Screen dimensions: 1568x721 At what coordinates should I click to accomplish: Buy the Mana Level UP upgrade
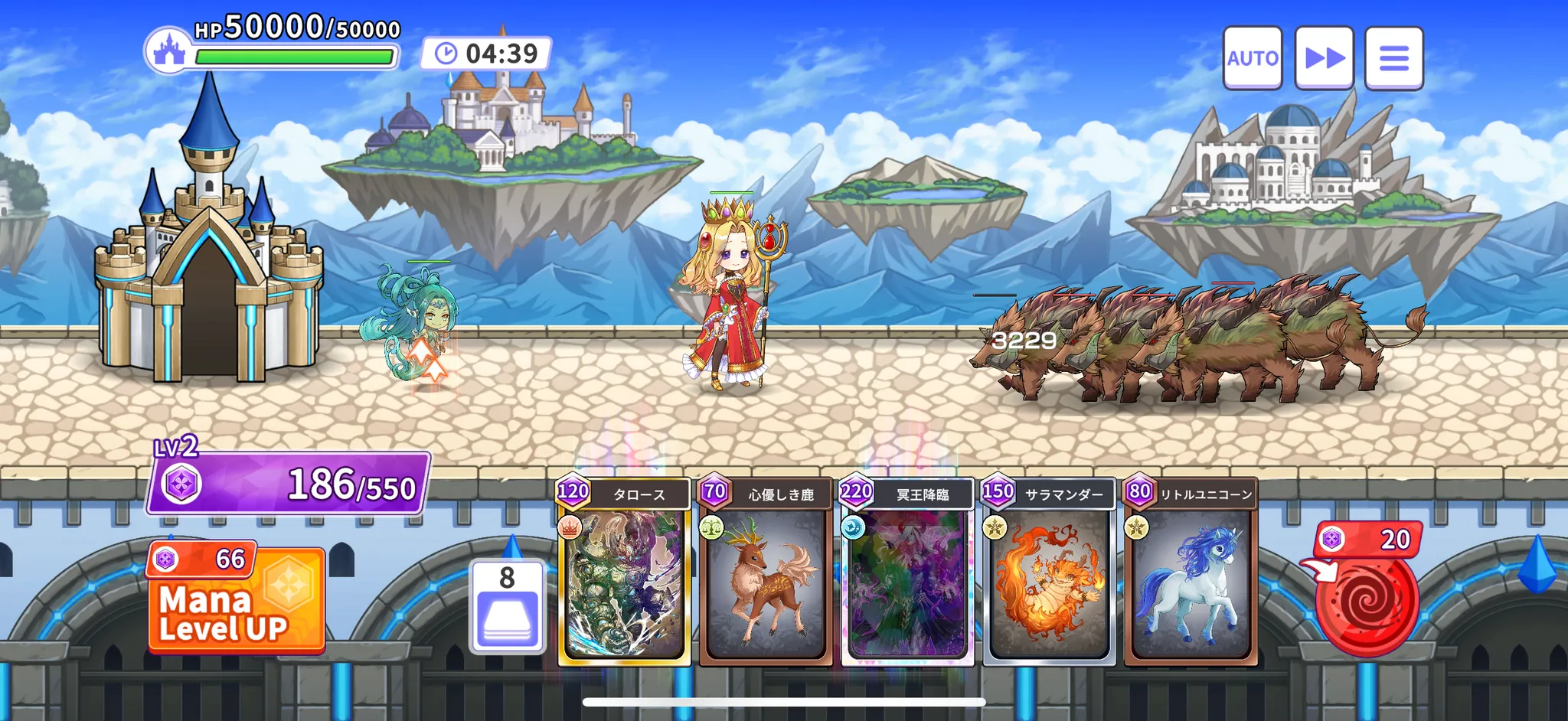coord(237,600)
